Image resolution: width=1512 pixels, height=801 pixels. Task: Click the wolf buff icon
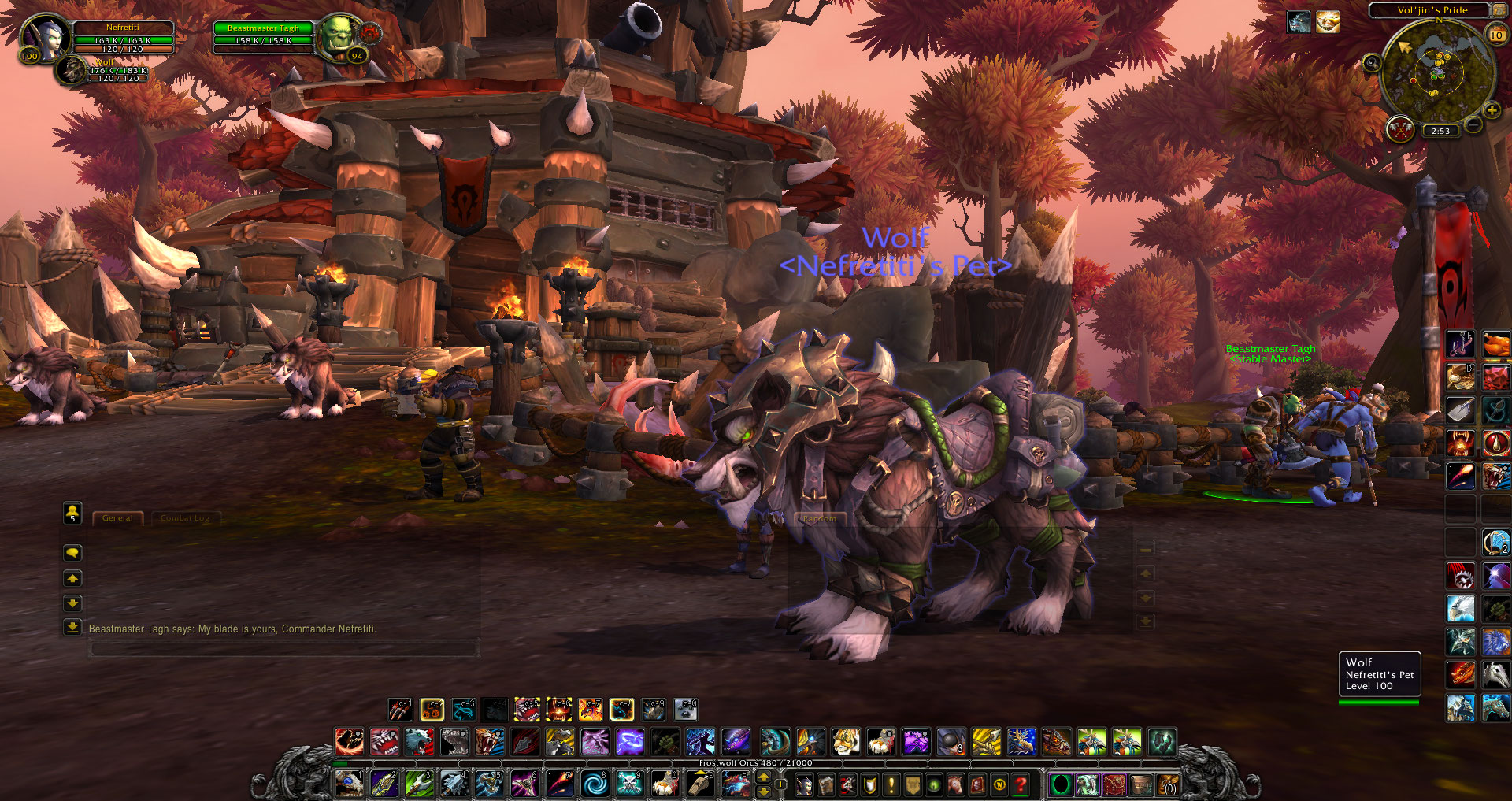click(1299, 22)
